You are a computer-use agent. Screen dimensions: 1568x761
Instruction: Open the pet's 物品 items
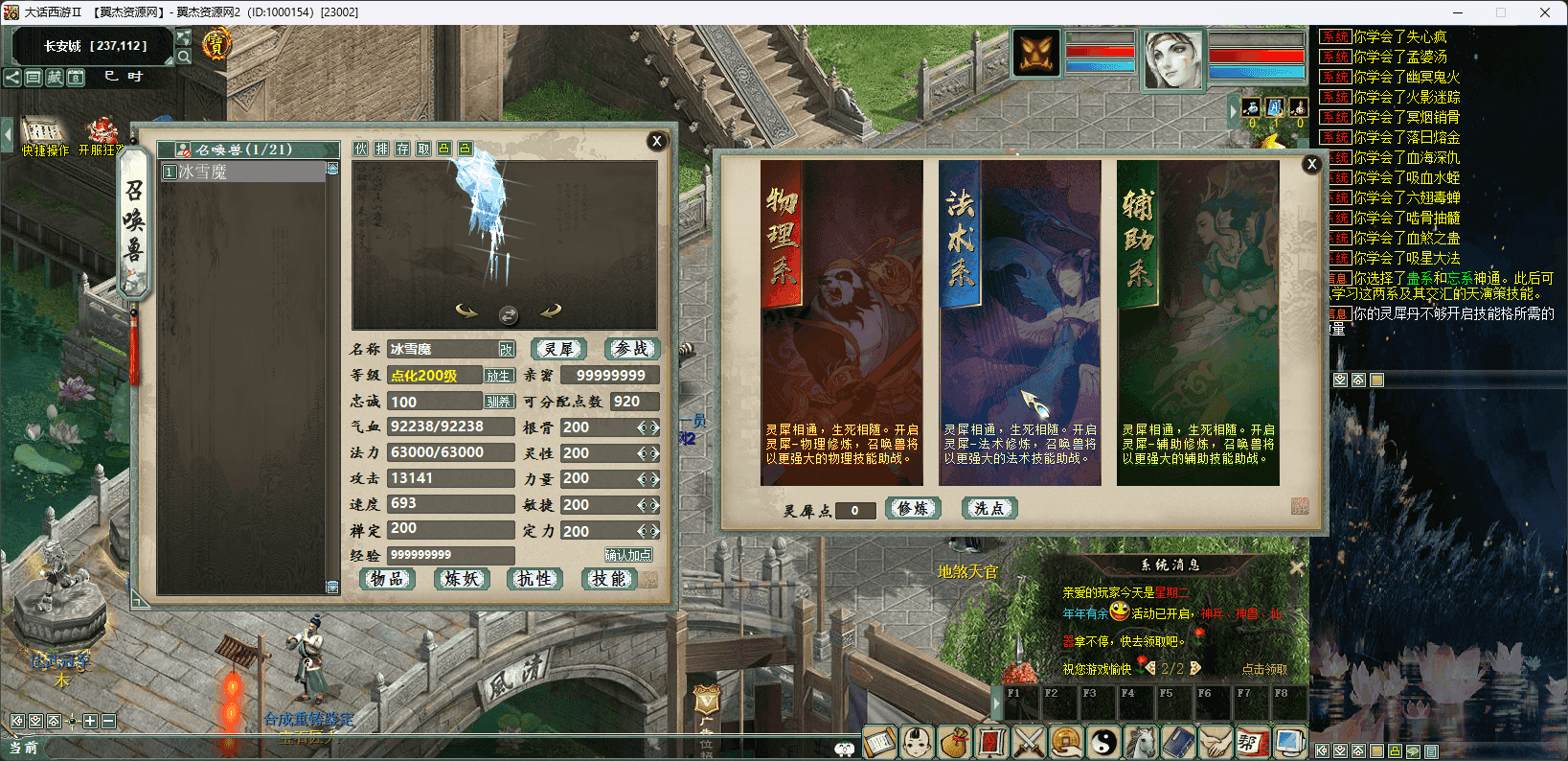pos(388,579)
